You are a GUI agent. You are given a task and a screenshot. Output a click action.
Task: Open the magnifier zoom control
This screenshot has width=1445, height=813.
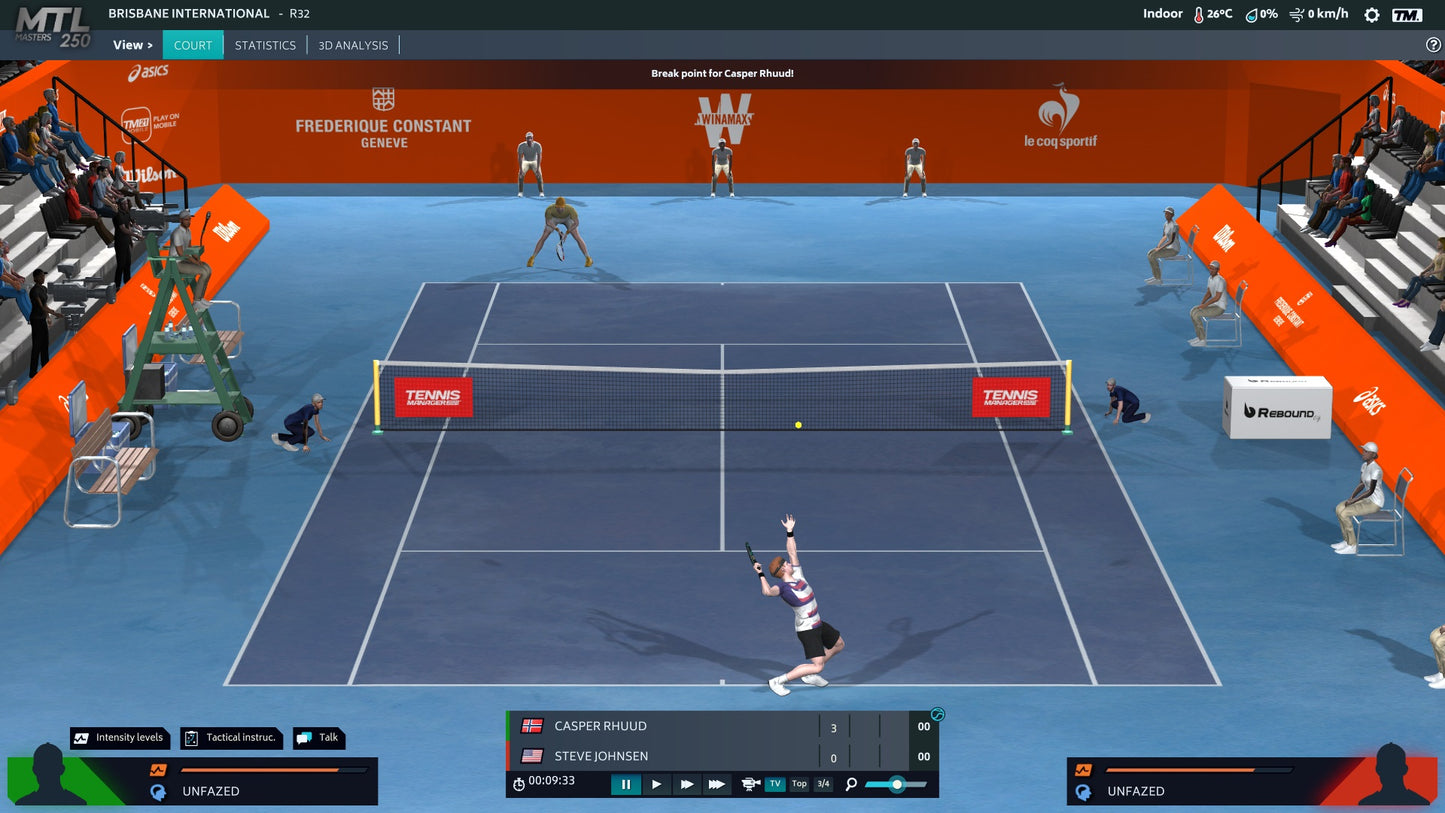click(x=850, y=785)
